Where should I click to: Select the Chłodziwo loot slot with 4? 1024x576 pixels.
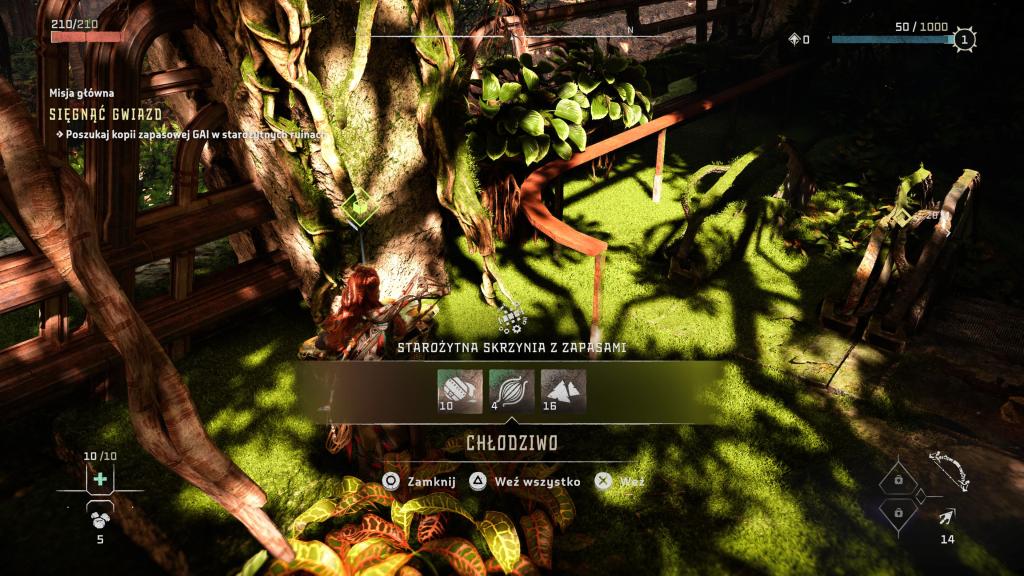tap(511, 391)
